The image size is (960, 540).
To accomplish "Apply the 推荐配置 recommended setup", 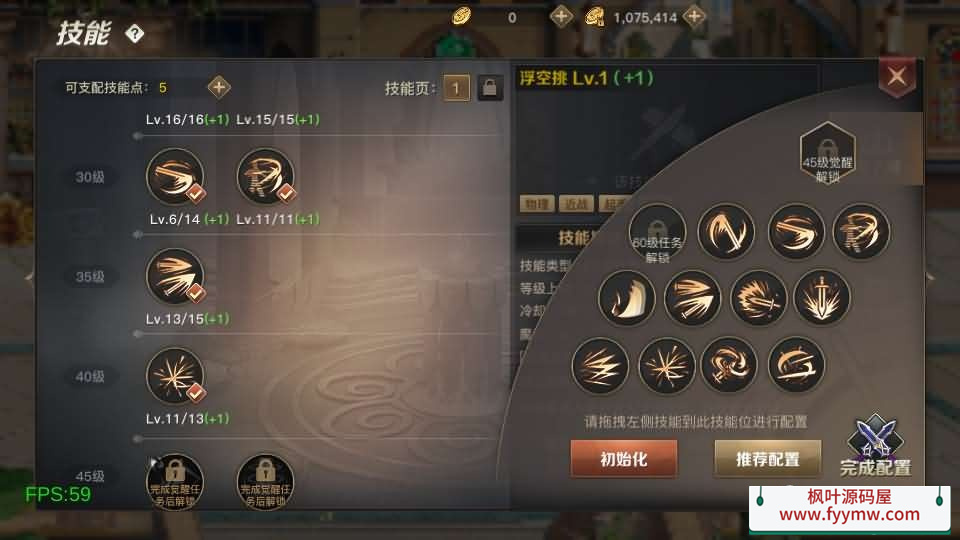I will 767,459.
